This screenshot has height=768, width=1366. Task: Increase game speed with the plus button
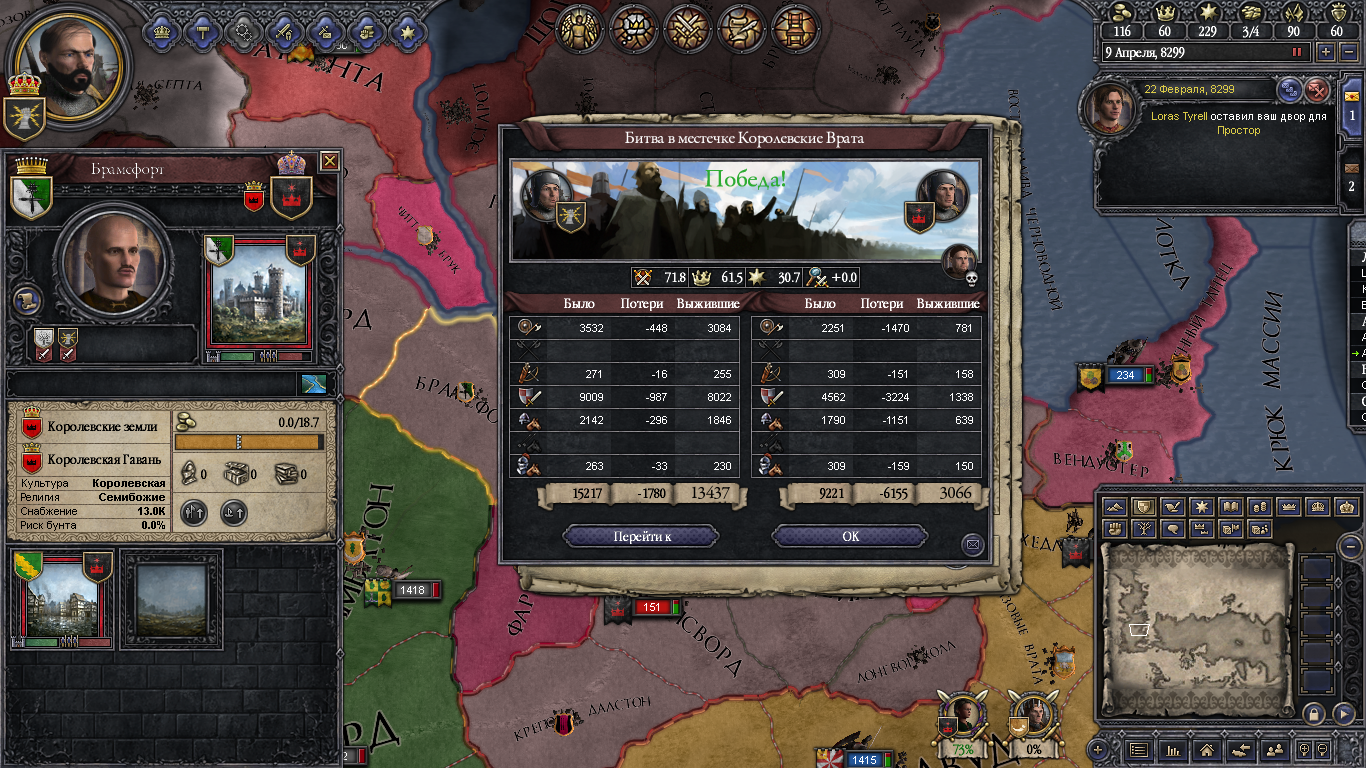click(x=1326, y=52)
